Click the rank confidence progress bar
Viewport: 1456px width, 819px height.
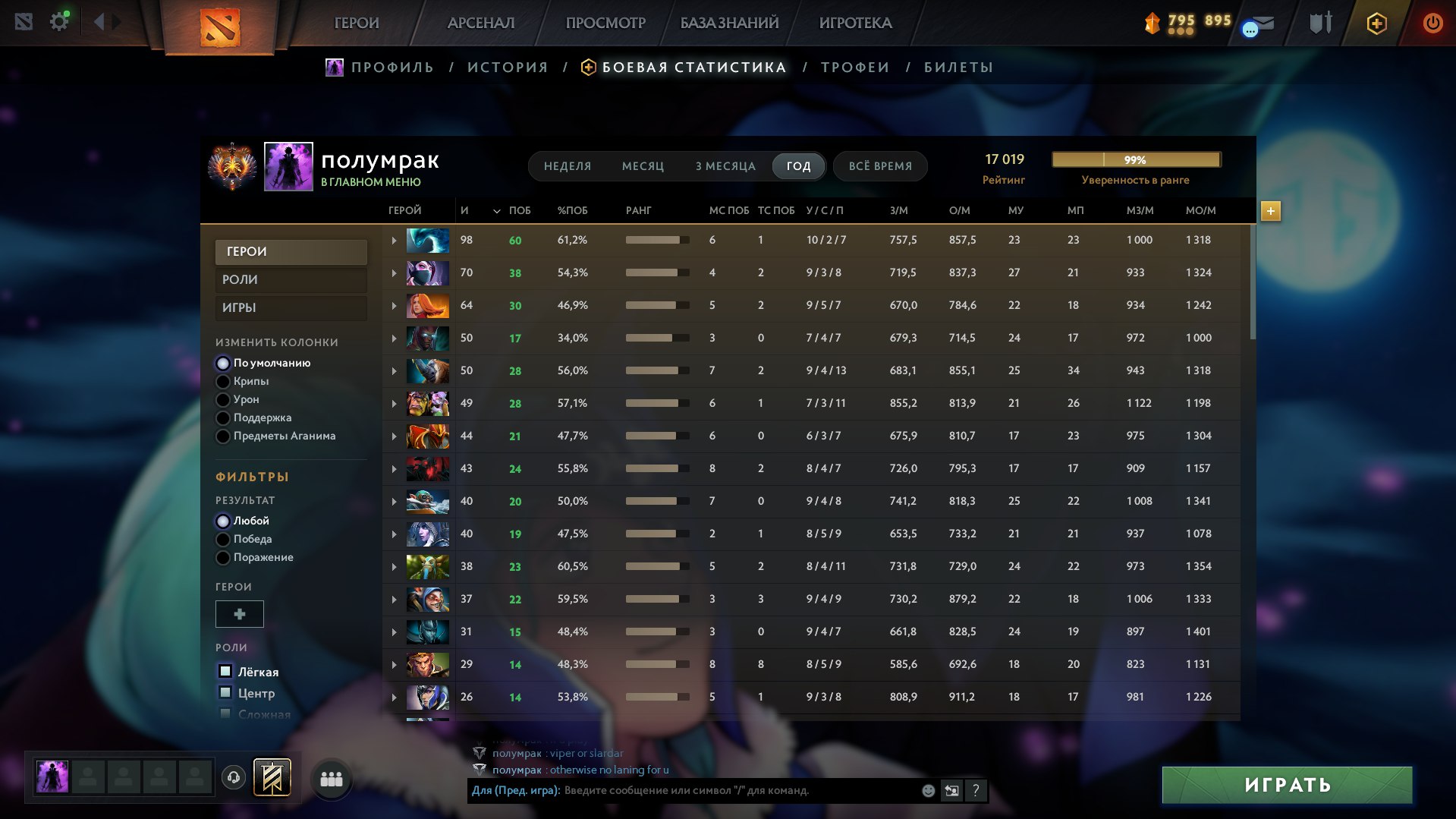pyautogui.click(x=1135, y=159)
